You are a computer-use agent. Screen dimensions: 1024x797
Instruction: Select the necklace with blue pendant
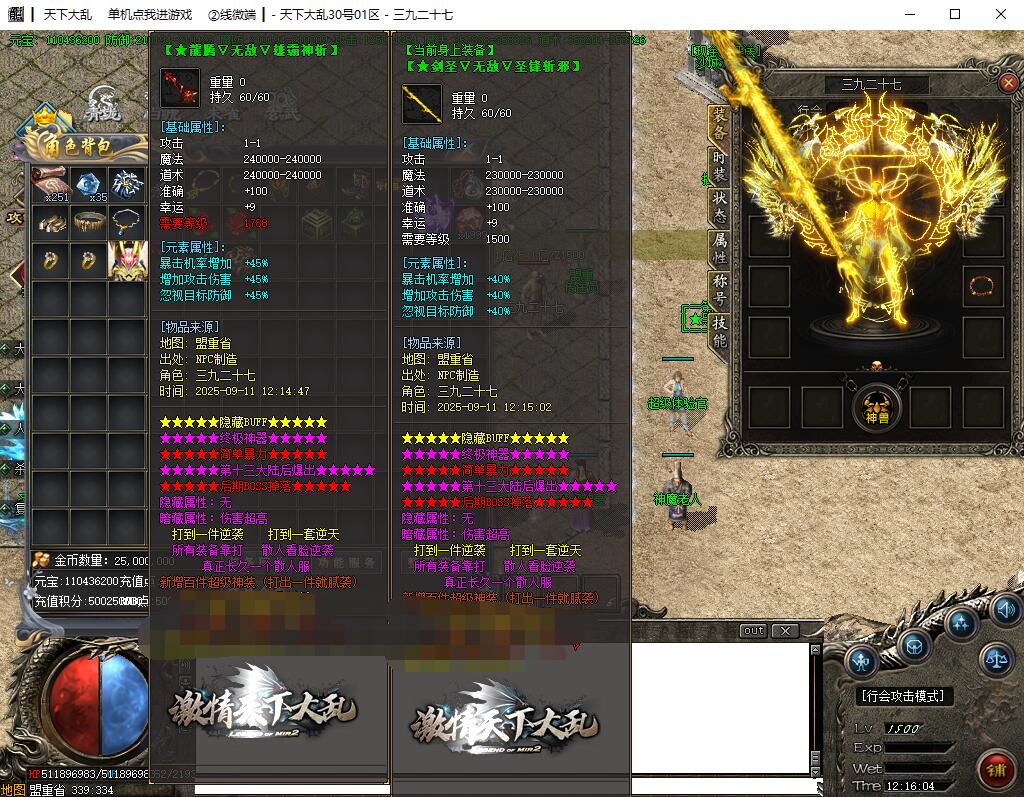[x=127, y=221]
